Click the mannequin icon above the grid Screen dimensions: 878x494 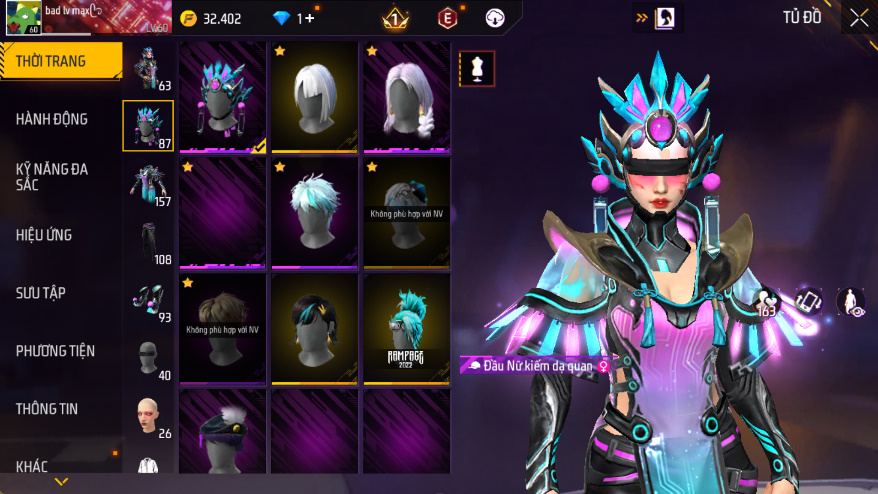[x=476, y=68]
